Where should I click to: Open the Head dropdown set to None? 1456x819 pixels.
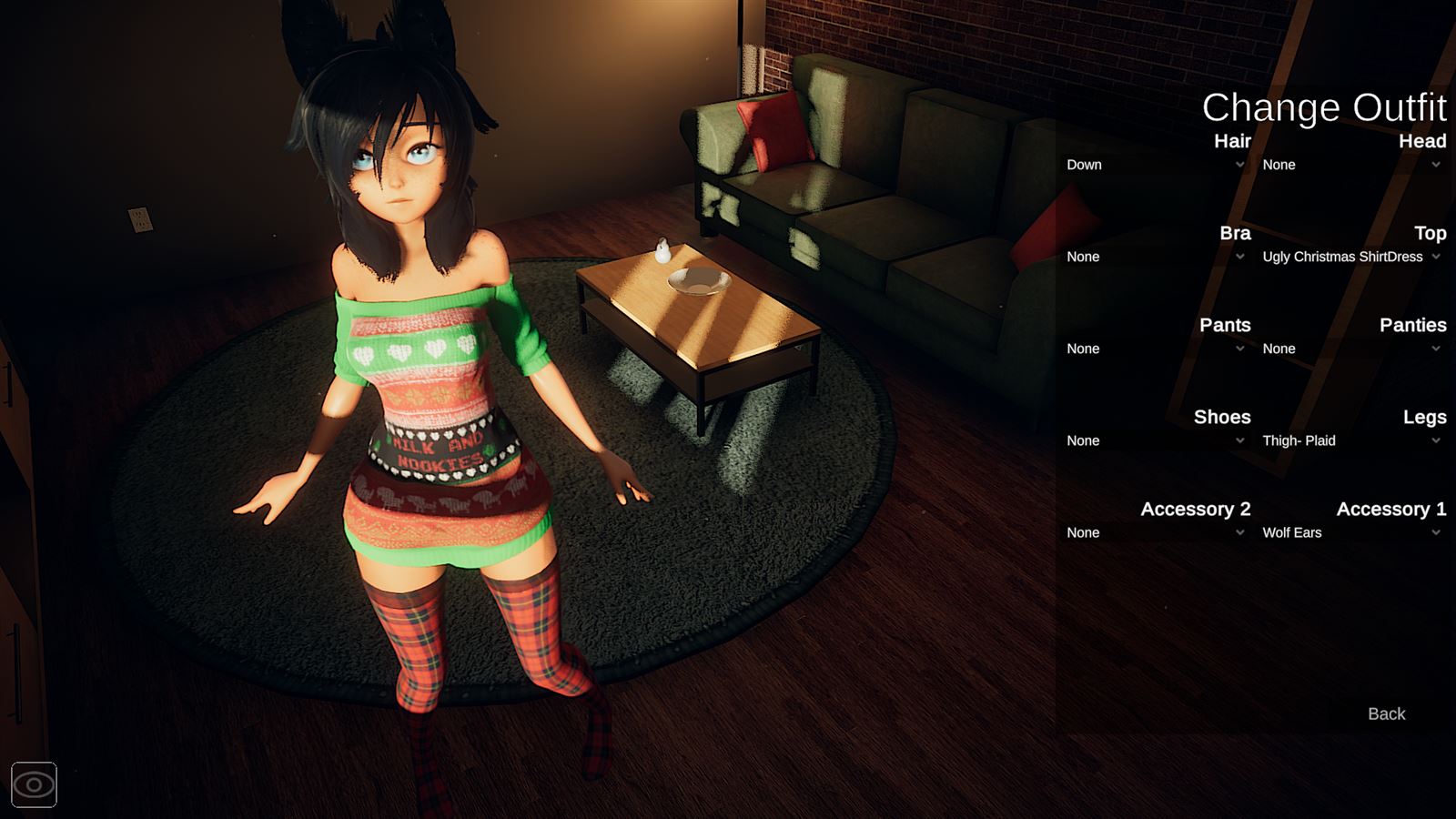point(1347,165)
